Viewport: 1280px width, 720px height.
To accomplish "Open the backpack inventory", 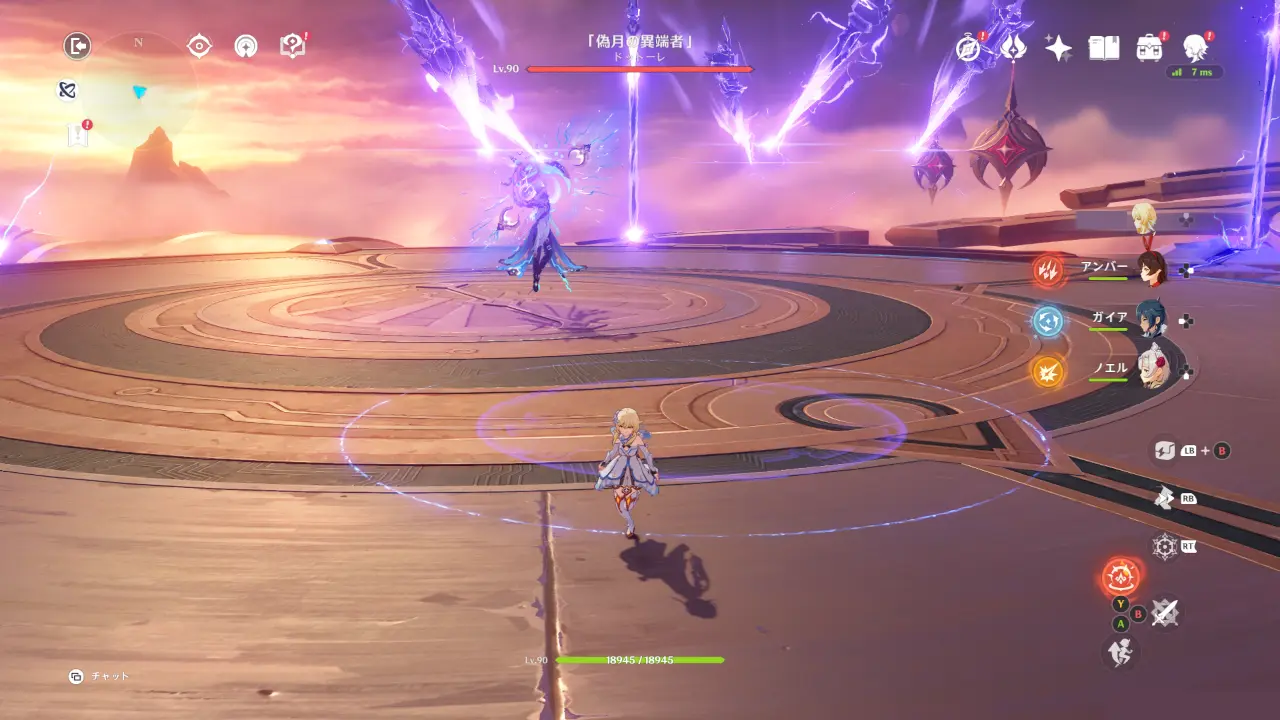I will coord(1149,47).
